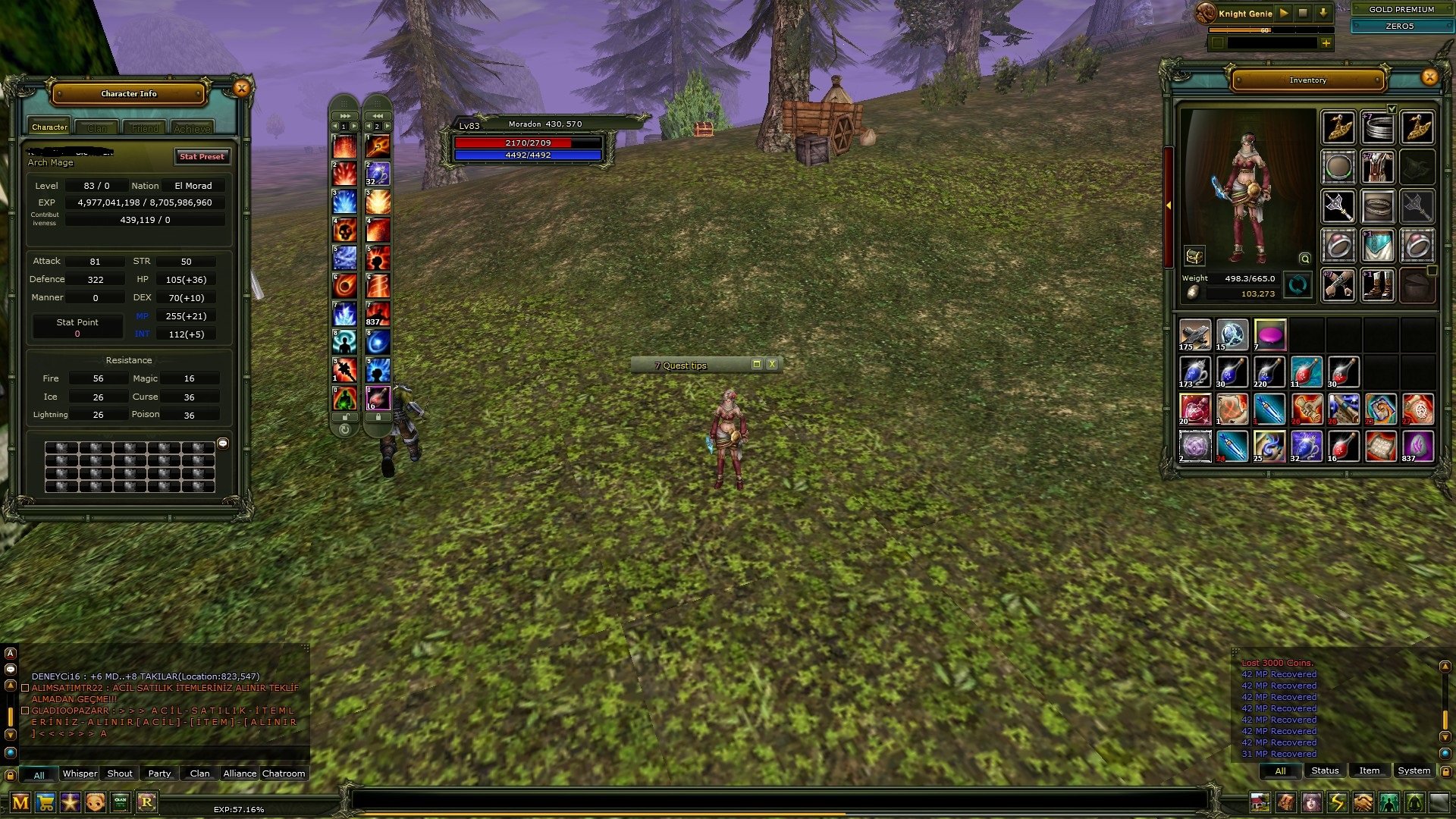Click the lightning skill icon in the bottom-right bar
This screenshot has width=1456, height=819.
click(1337, 802)
